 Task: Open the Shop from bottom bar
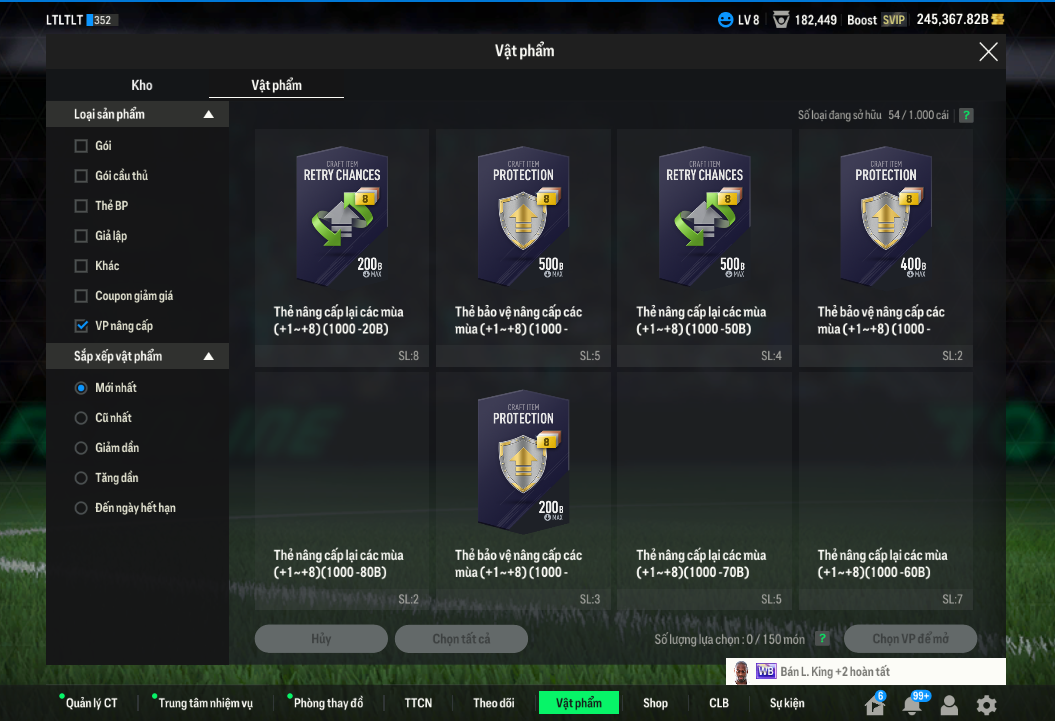(x=655, y=703)
